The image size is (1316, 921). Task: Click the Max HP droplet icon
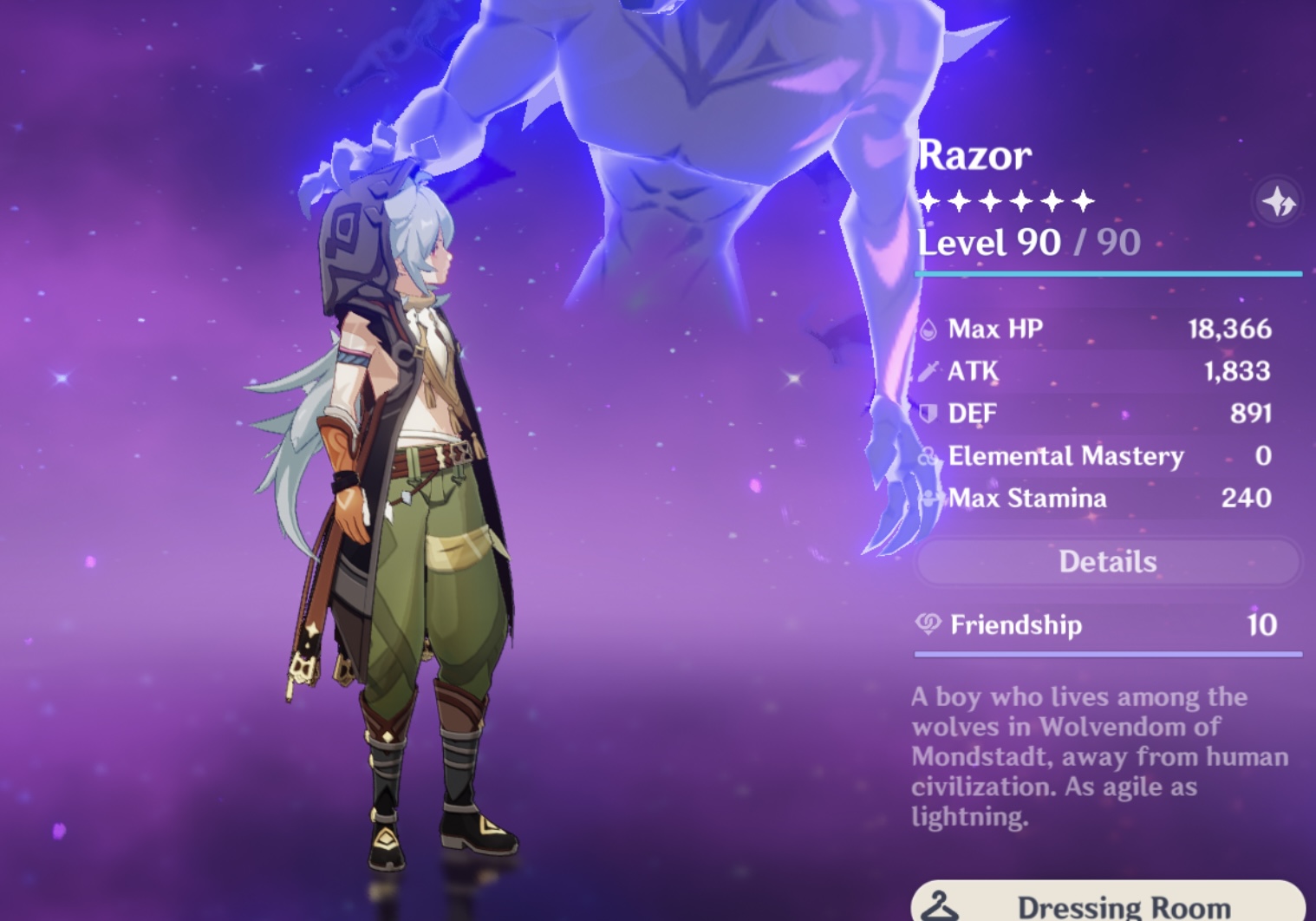click(x=928, y=328)
